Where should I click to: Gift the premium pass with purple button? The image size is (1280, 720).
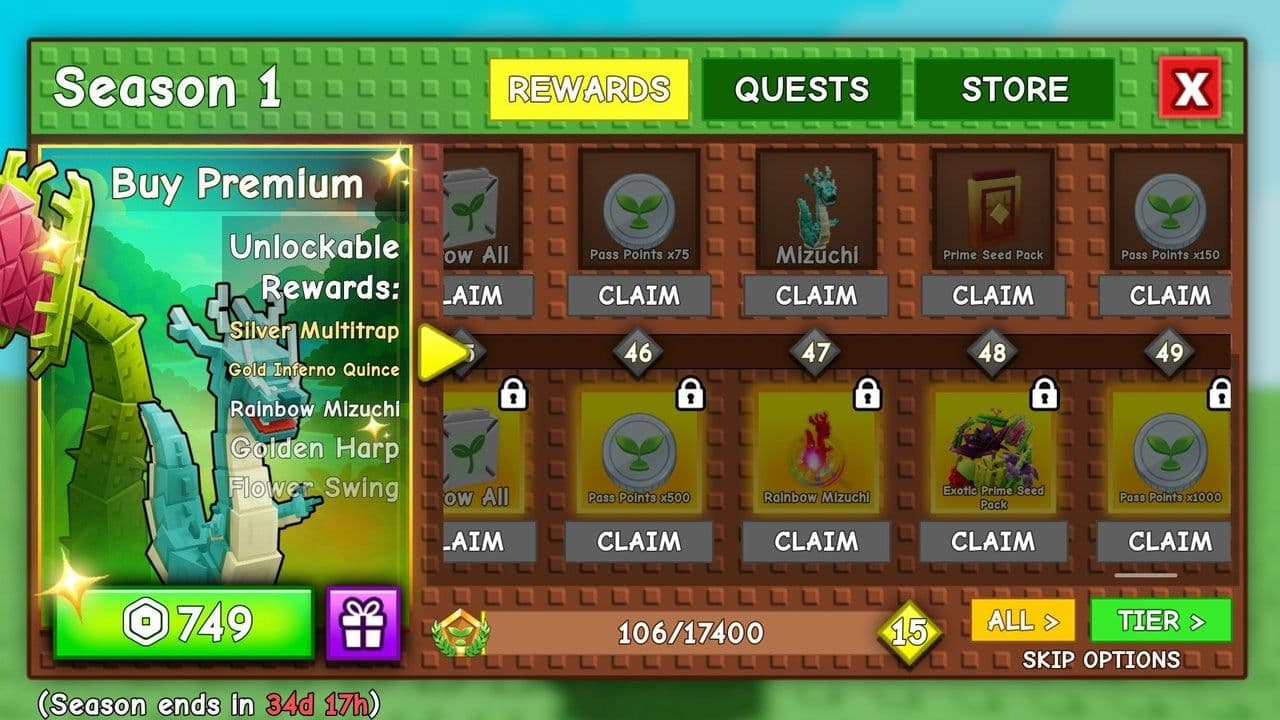(363, 624)
